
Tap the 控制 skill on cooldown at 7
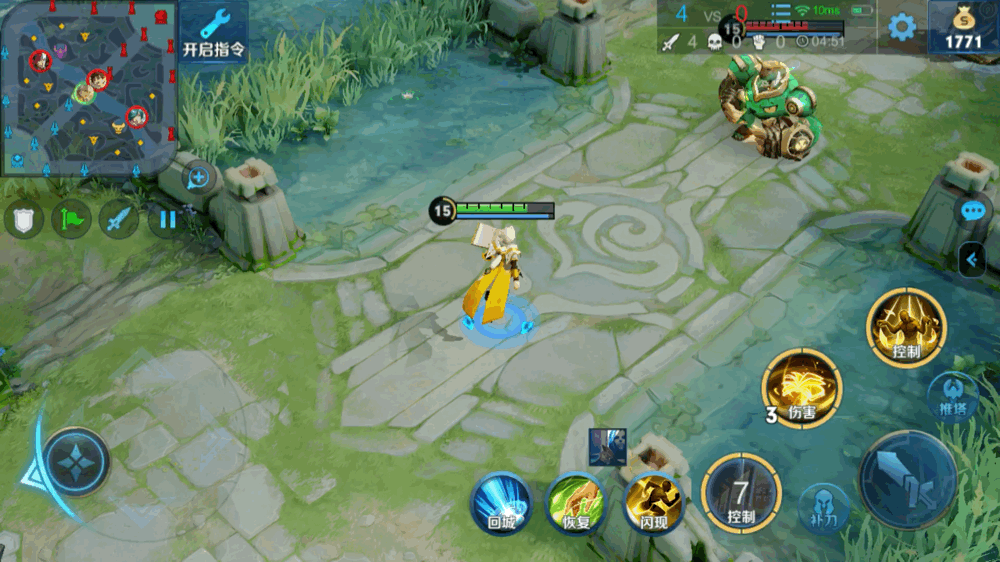pos(740,492)
